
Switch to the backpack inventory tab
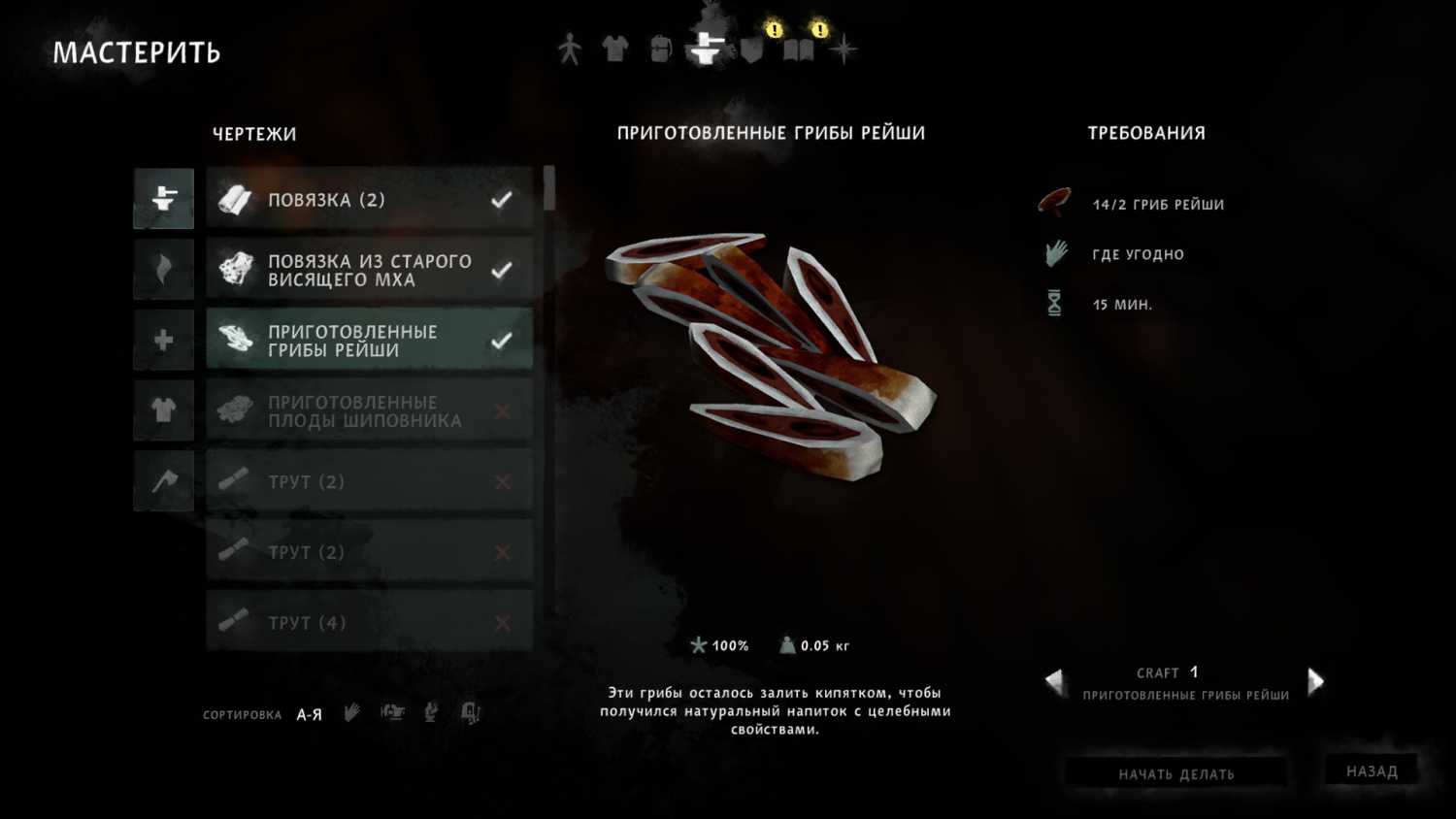tap(660, 49)
